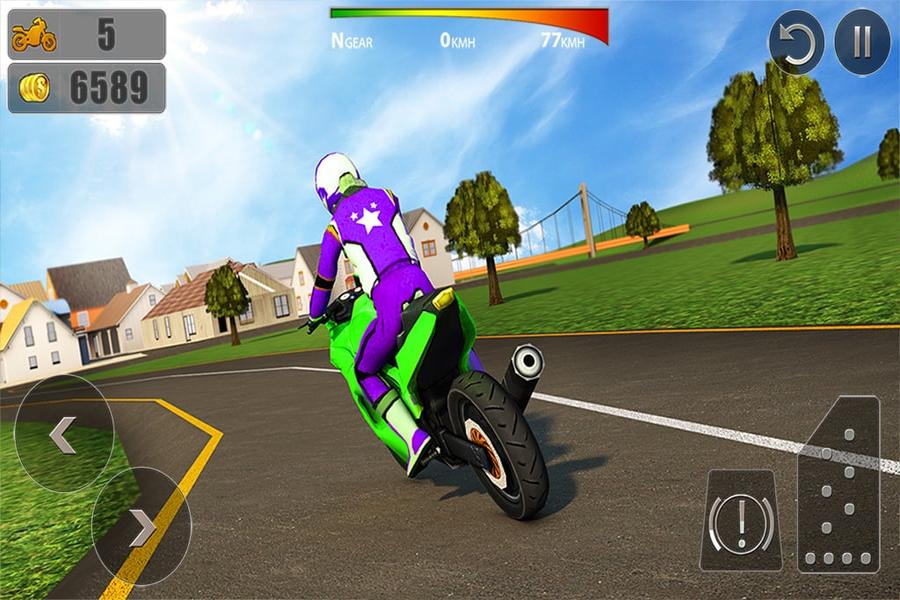Screen dimensions: 900x600
Task: Steer left with the left arrow button
Action: point(64,434)
